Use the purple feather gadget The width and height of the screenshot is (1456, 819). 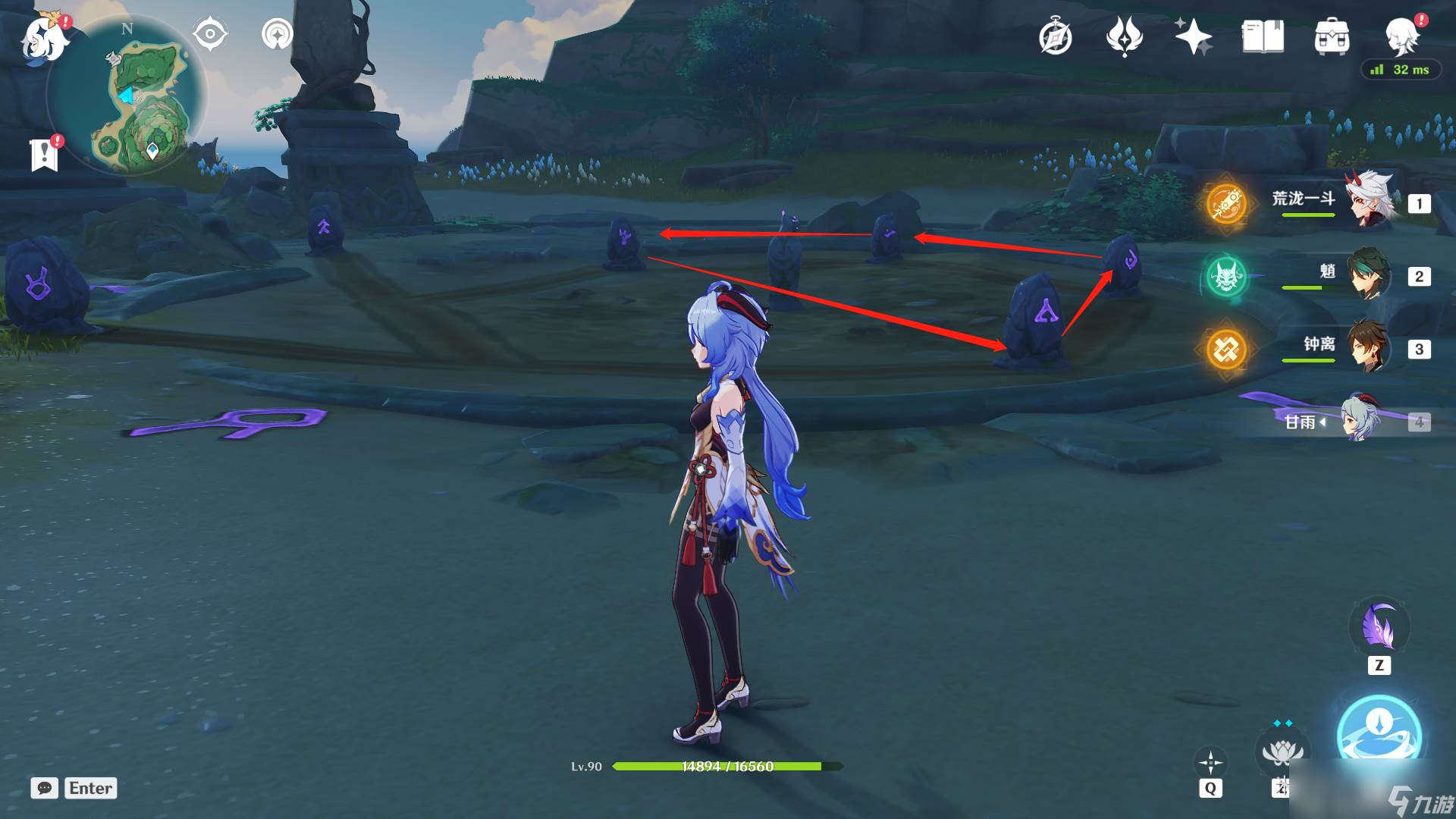[1379, 628]
